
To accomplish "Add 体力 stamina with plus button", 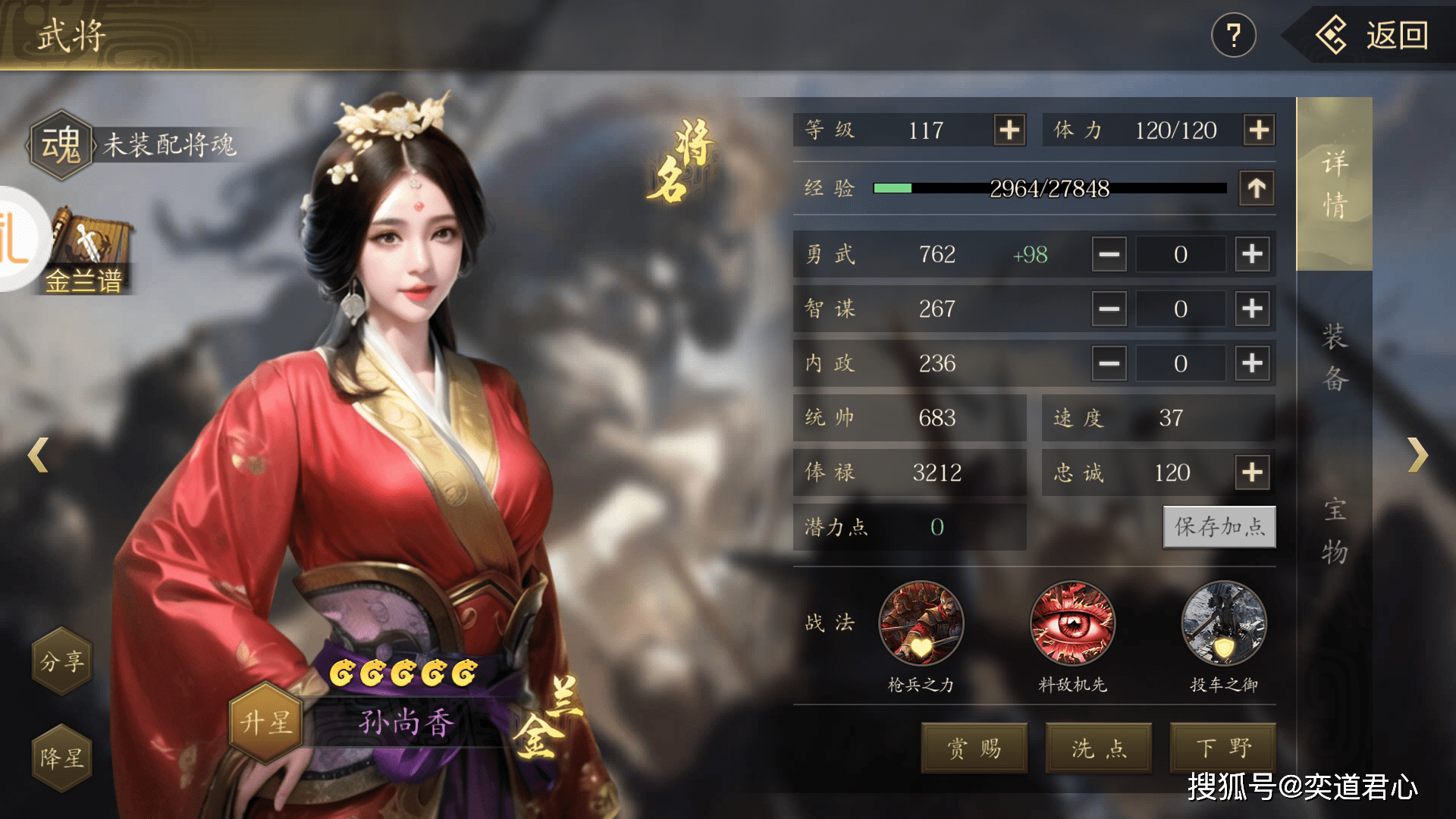I will click(x=1259, y=130).
